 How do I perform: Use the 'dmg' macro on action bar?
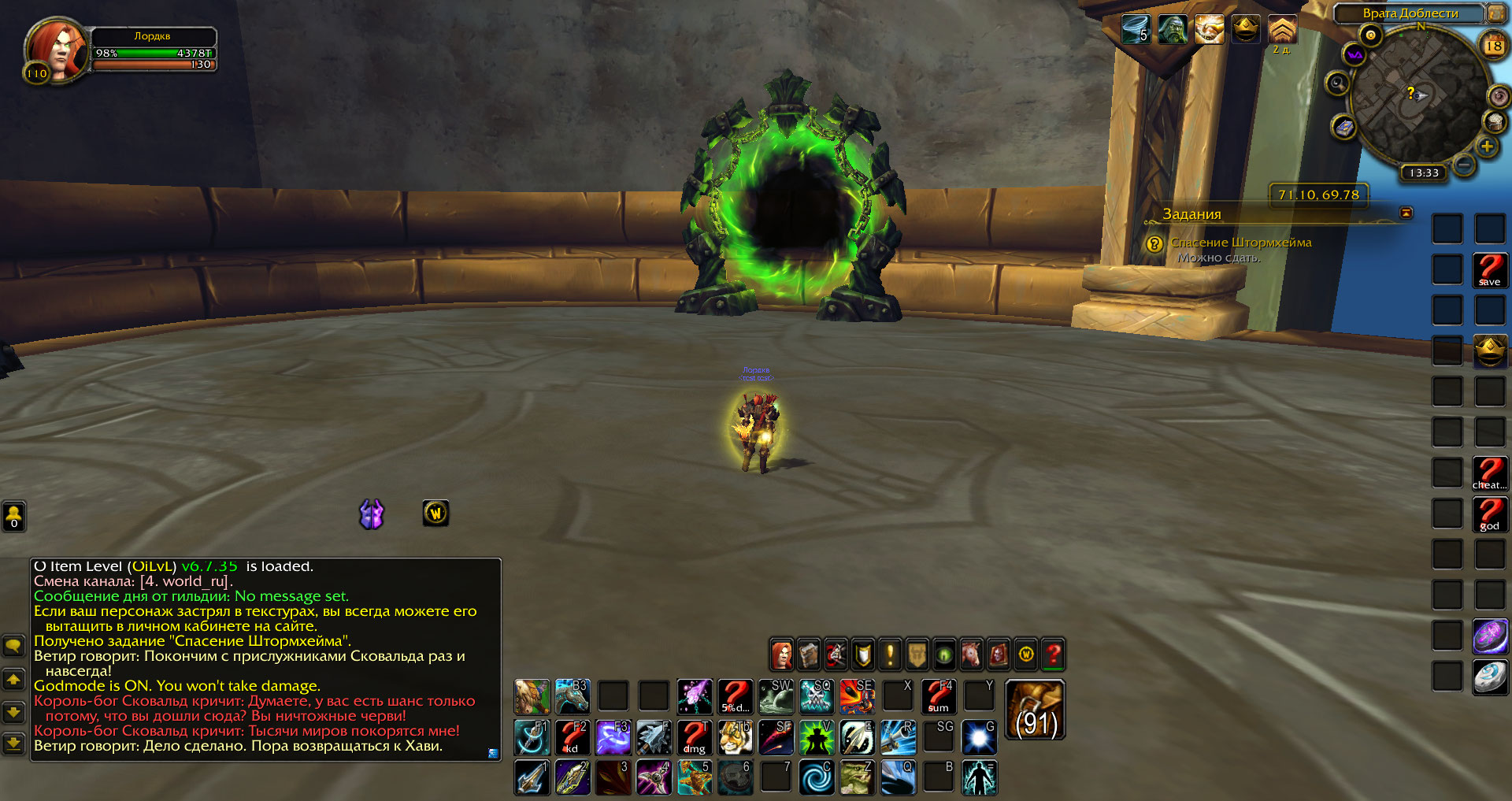(x=695, y=738)
